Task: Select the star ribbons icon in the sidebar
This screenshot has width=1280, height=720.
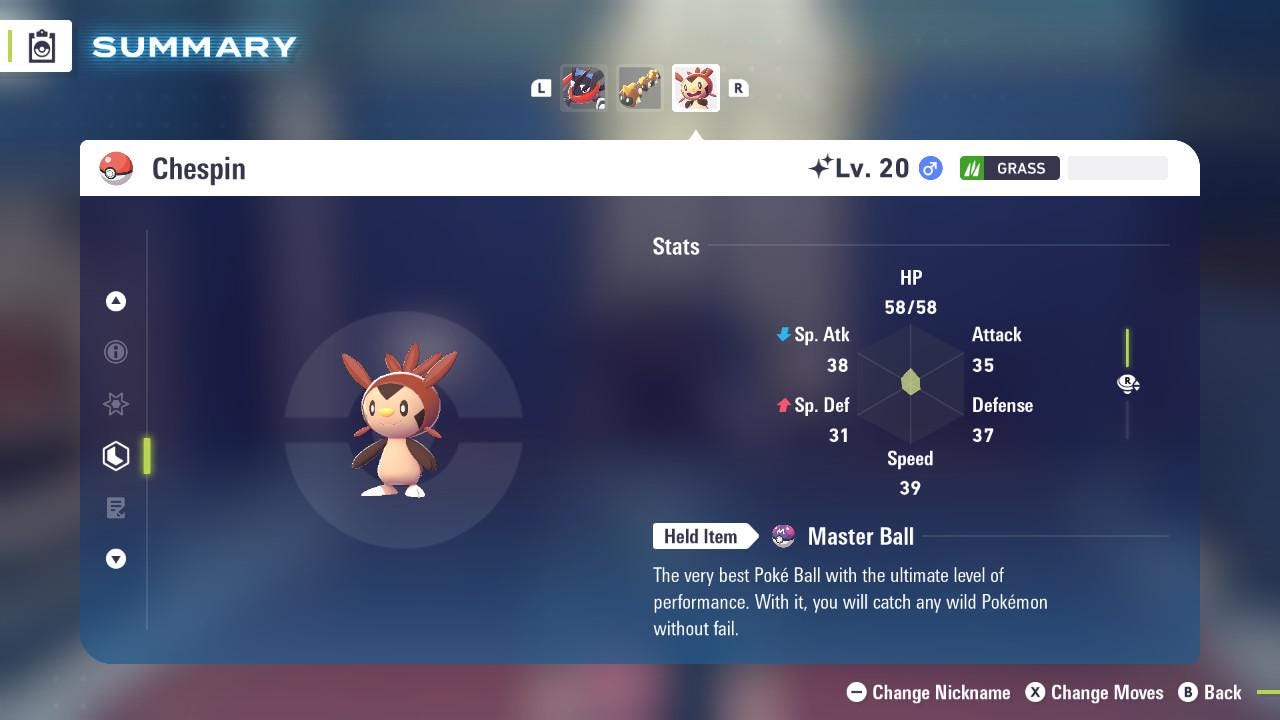Action: (x=116, y=404)
